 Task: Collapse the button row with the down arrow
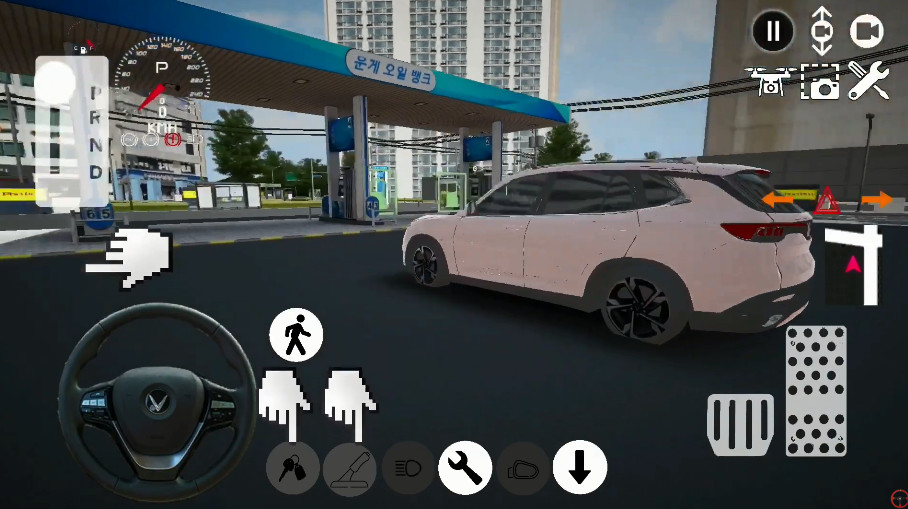tap(580, 467)
